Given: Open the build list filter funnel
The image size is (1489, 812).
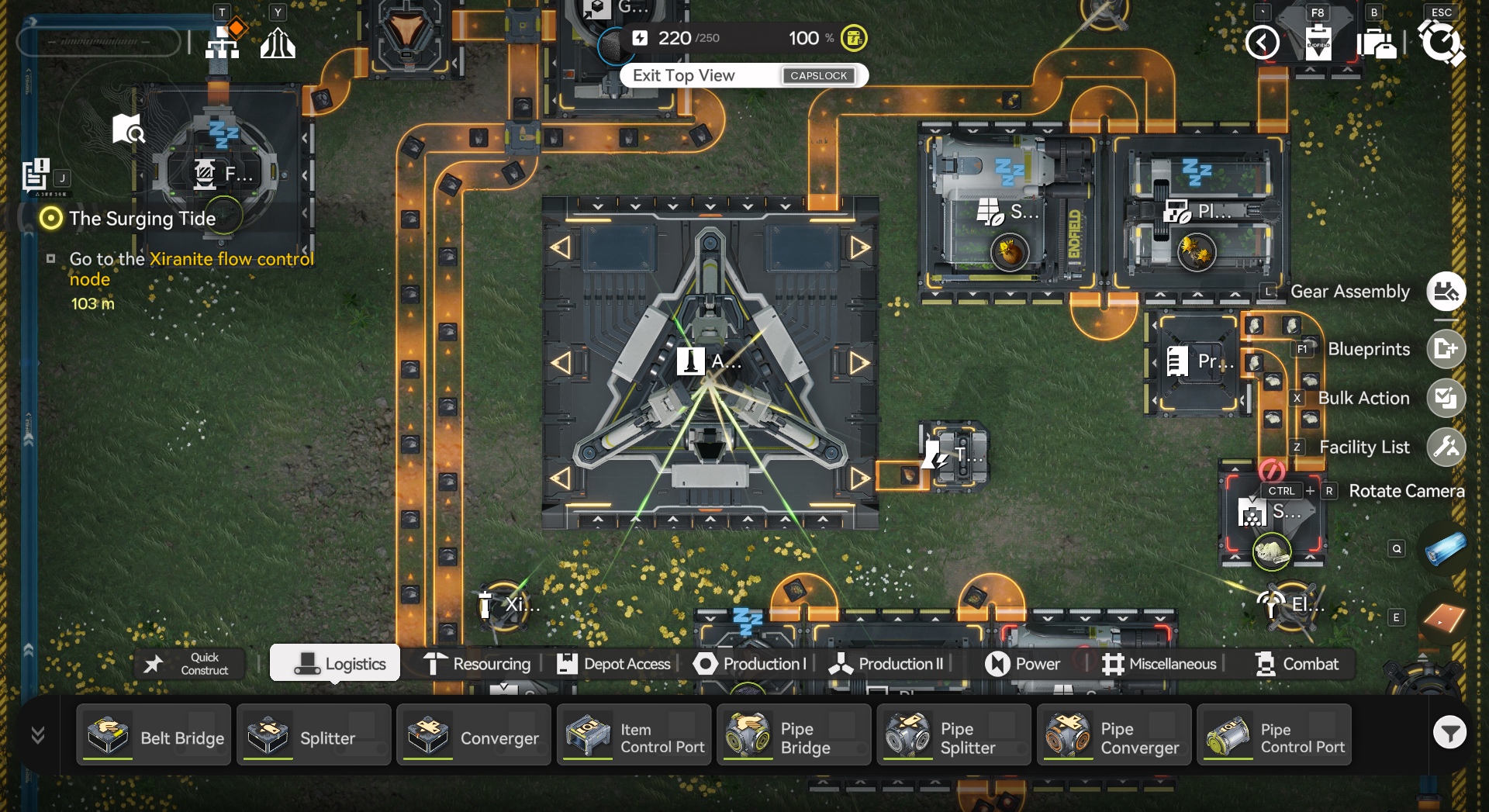Looking at the screenshot, I should click(1449, 732).
